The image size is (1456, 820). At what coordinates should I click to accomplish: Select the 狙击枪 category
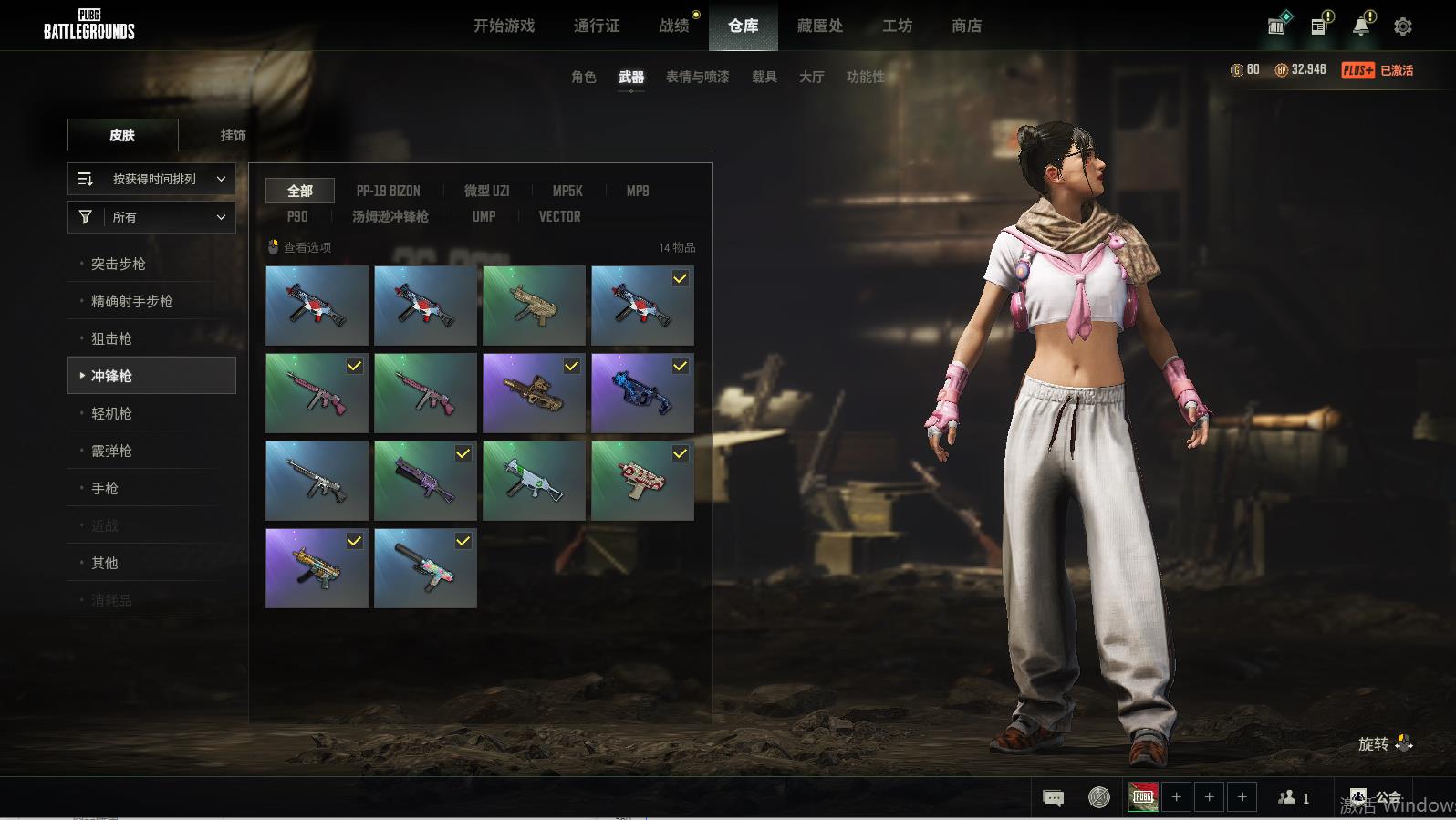(111, 338)
